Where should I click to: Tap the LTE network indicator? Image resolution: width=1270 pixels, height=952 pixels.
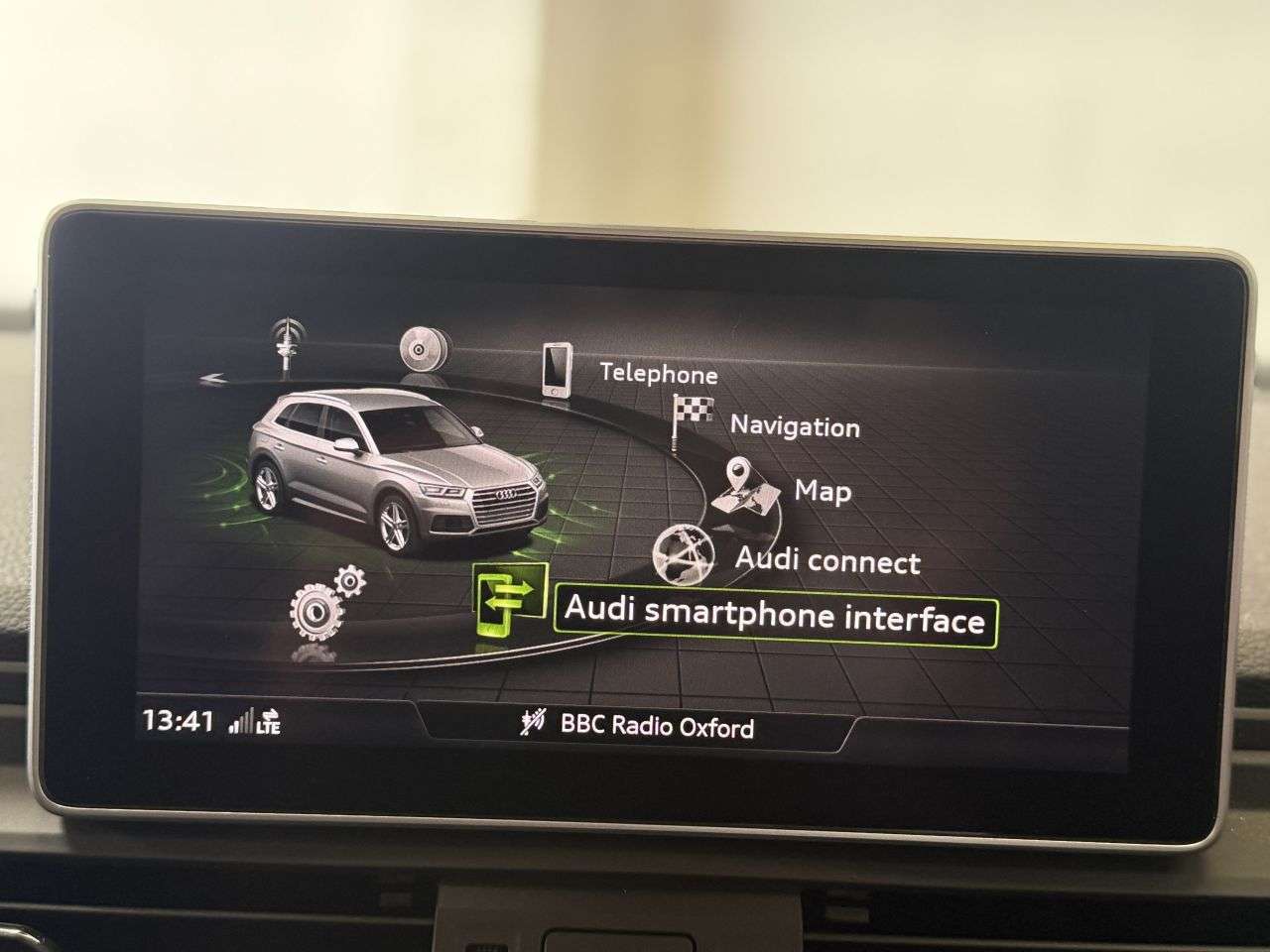pyautogui.click(x=268, y=726)
